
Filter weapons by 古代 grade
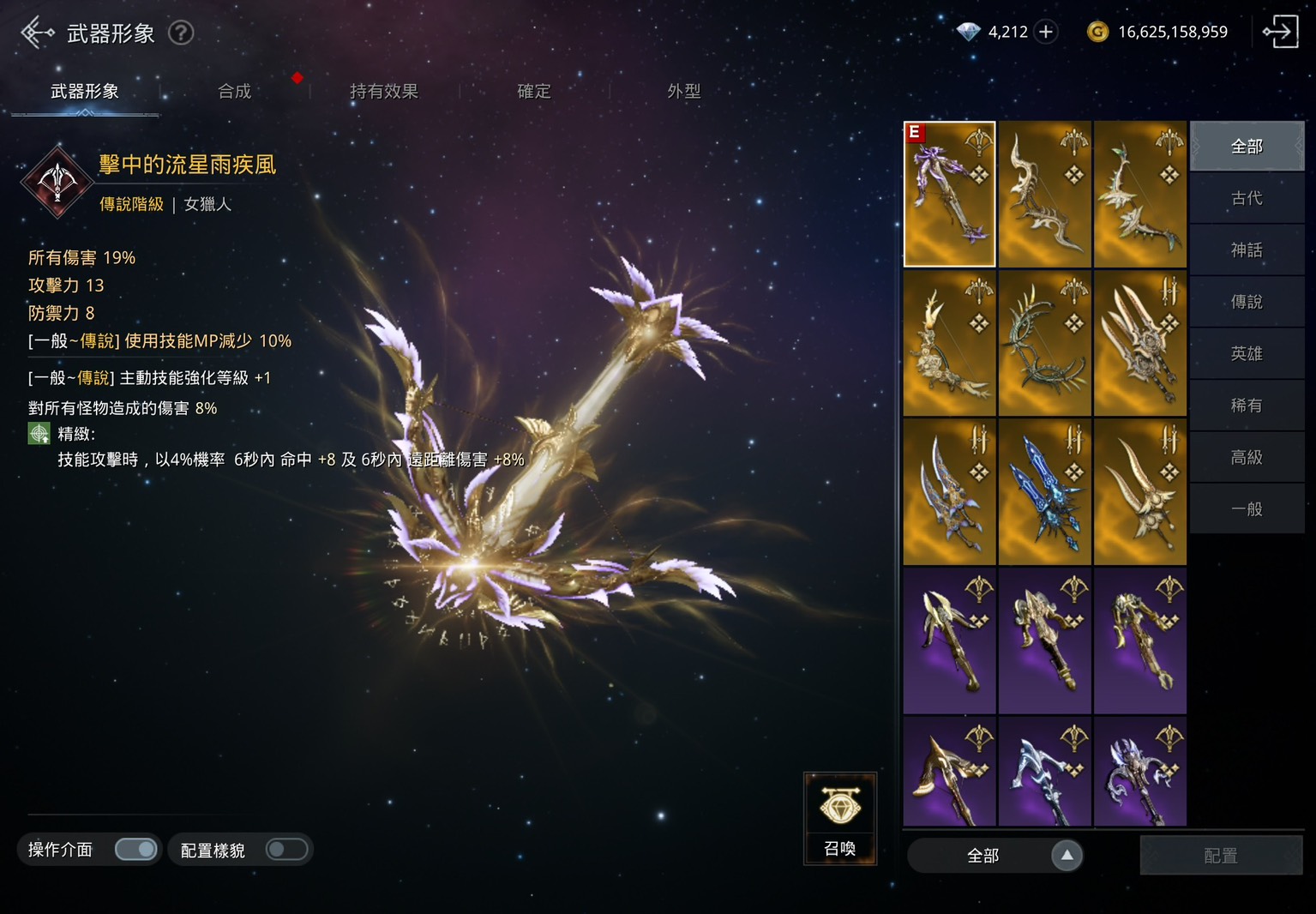pos(1247,198)
